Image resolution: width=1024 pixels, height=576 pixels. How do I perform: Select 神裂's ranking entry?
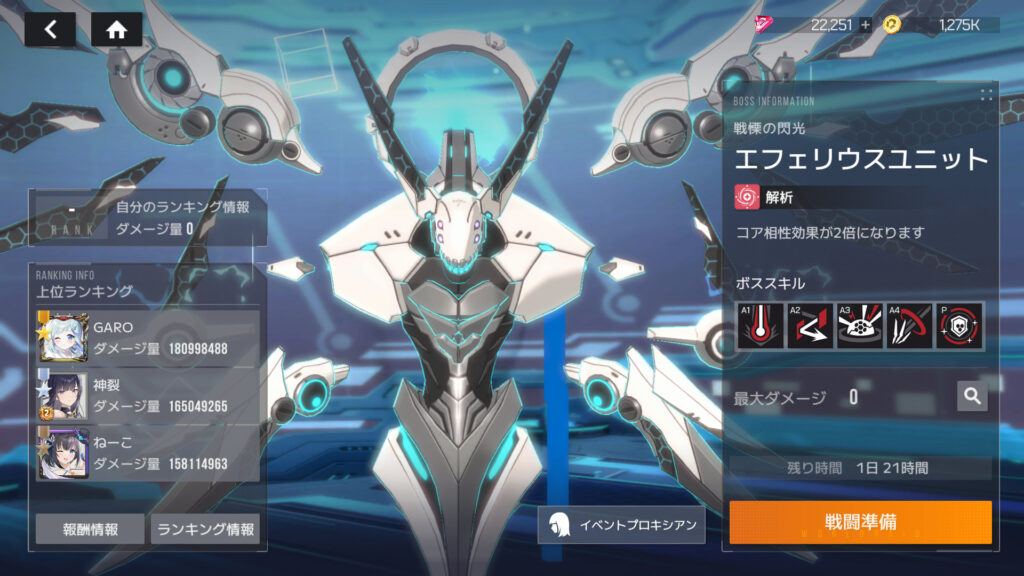[x=148, y=395]
